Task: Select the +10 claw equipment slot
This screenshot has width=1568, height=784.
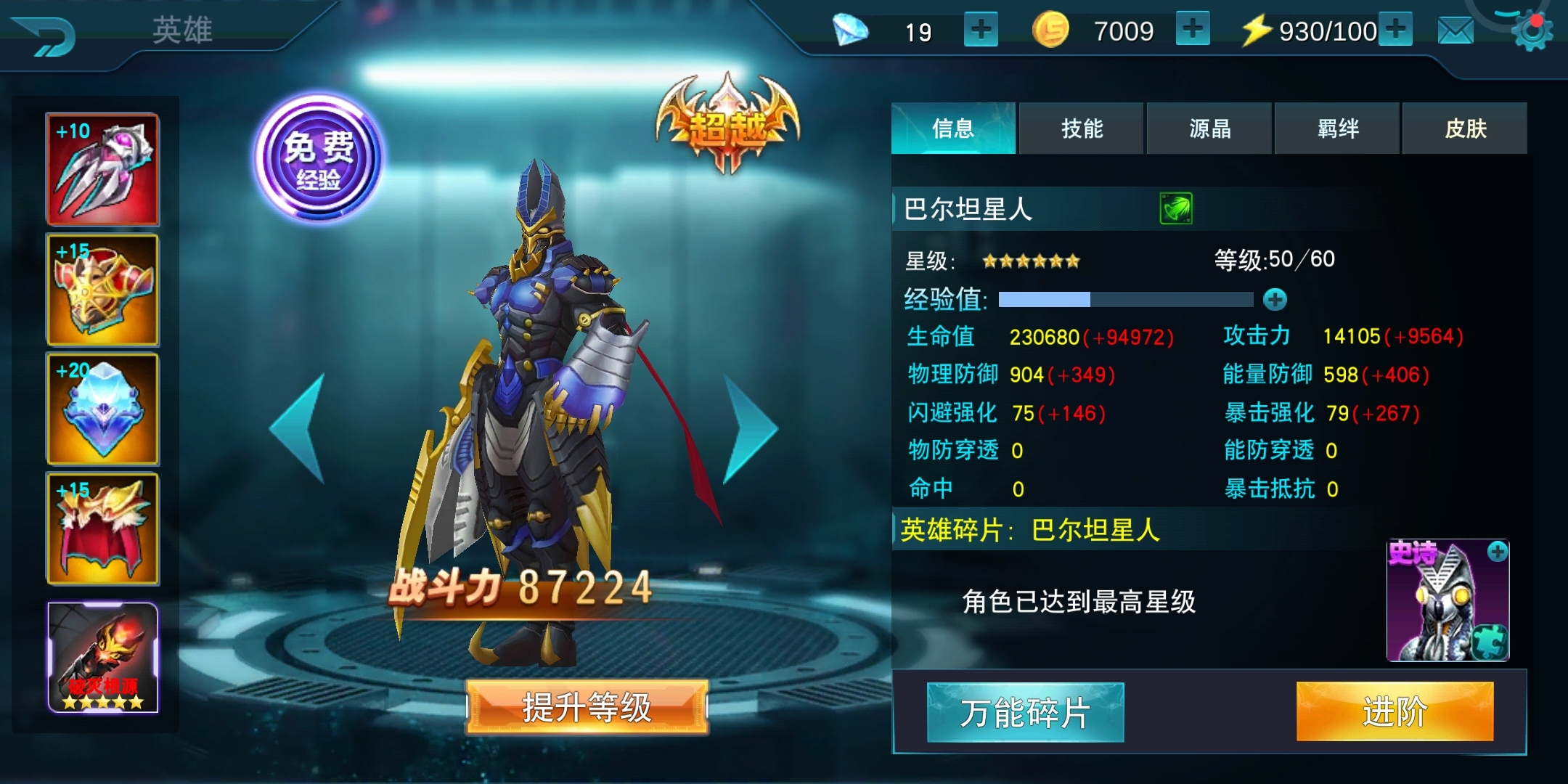Action: (104, 168)
